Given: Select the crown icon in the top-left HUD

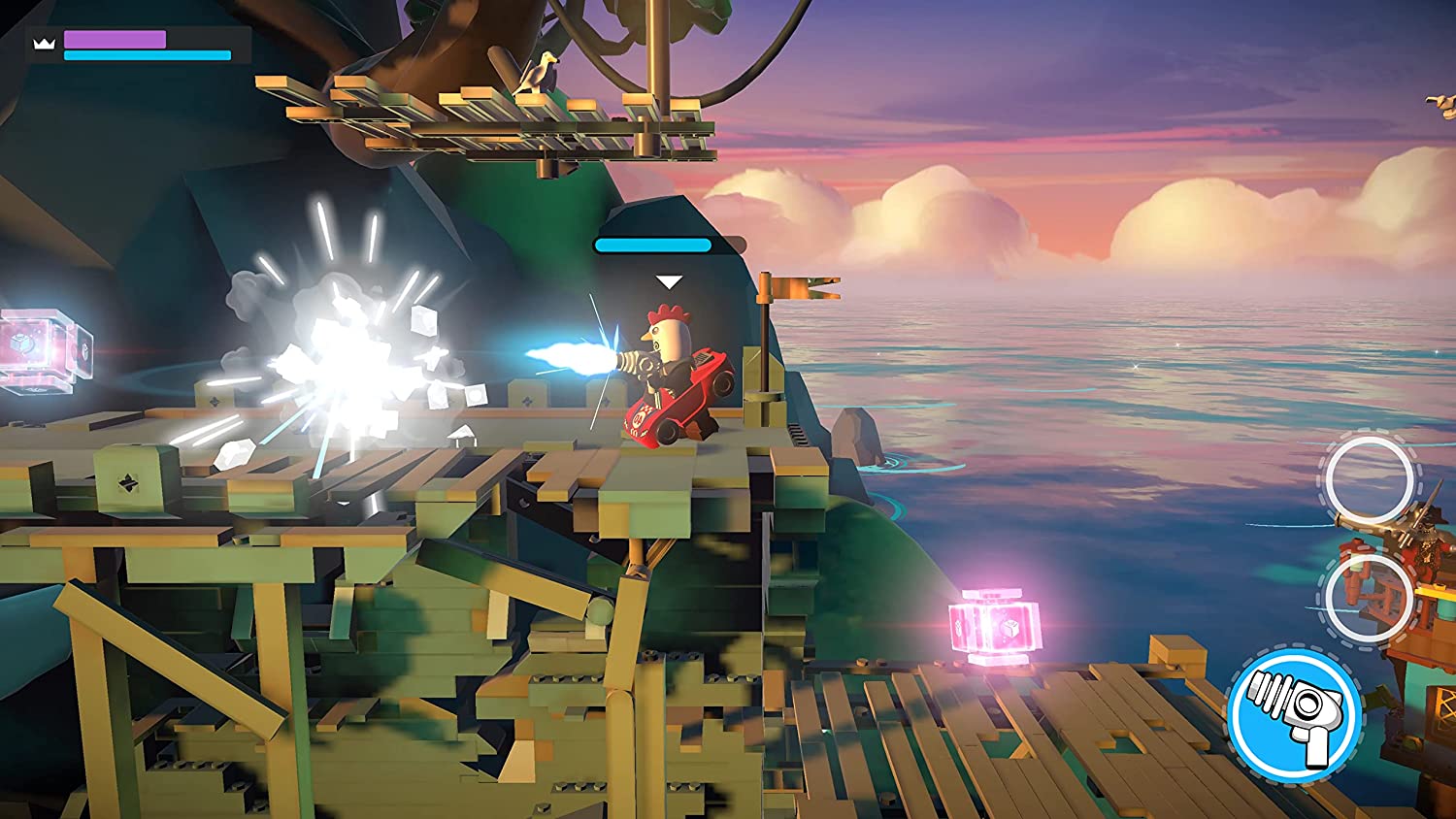Looking at the screenshot, I should (x=44, y=43).
